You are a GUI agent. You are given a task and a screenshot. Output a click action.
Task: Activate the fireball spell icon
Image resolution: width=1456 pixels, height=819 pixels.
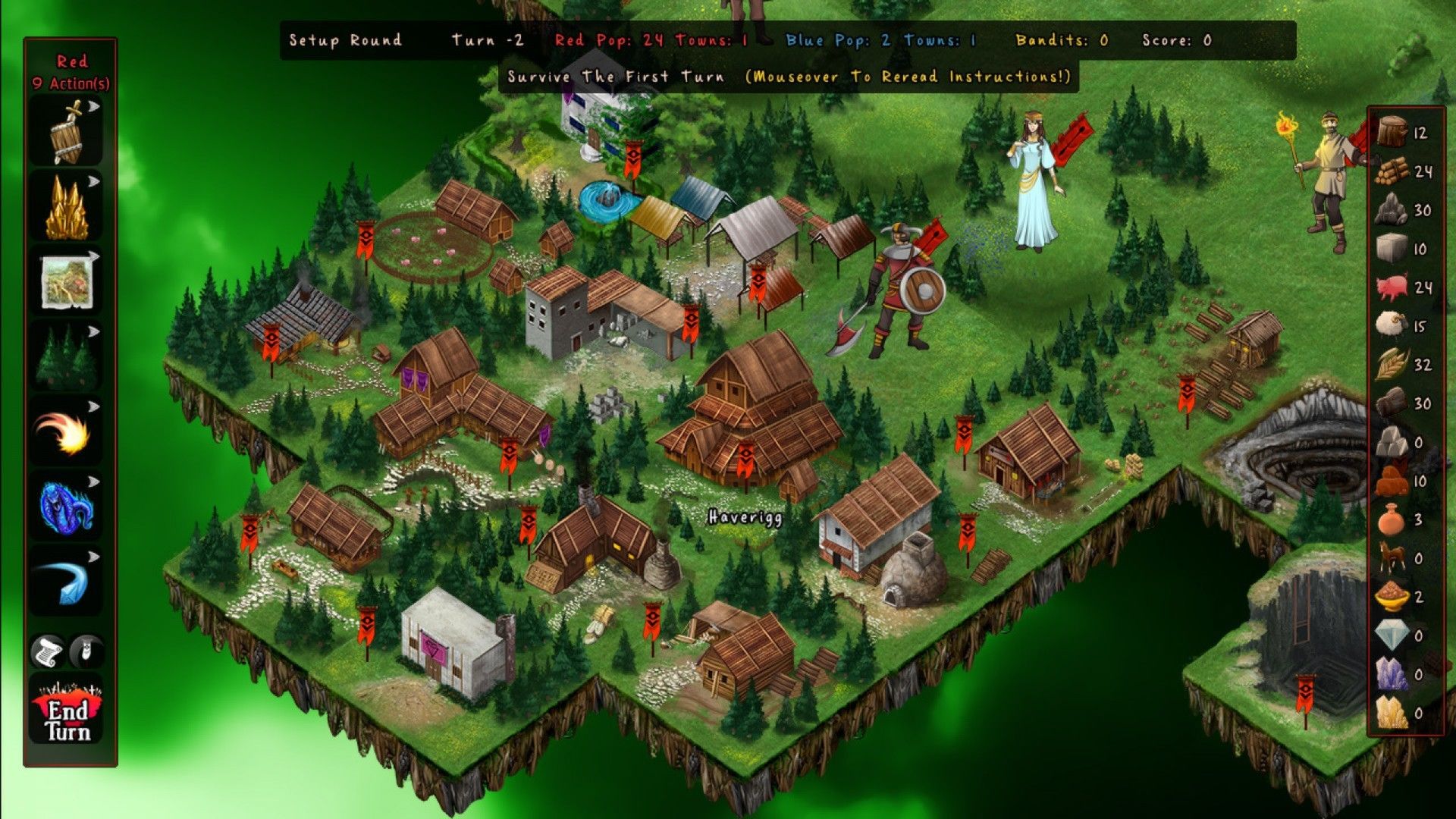[x=67, y=432]
